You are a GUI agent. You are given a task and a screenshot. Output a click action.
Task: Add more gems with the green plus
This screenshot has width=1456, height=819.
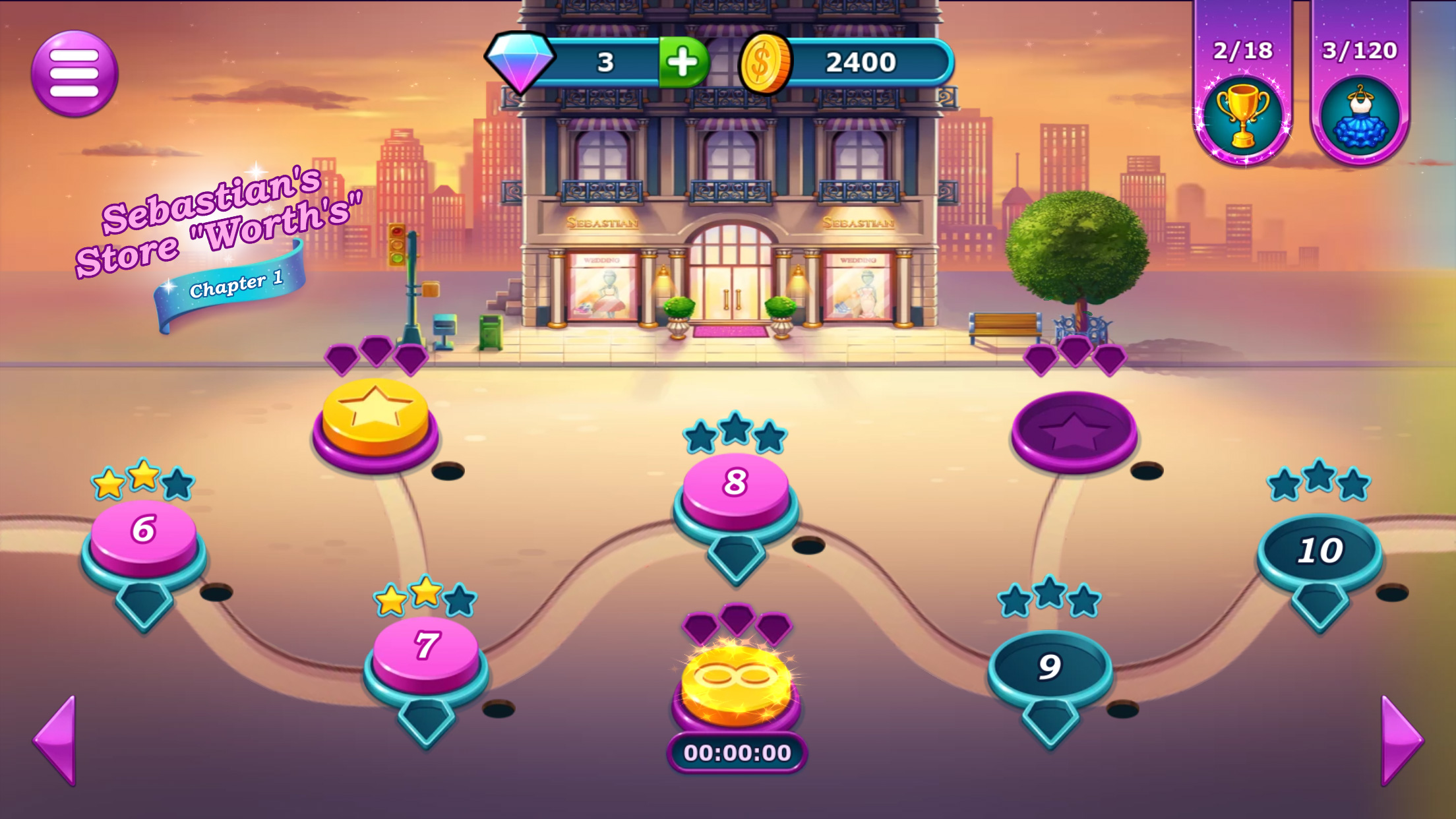pyautogui.click(x=683, y=63)
